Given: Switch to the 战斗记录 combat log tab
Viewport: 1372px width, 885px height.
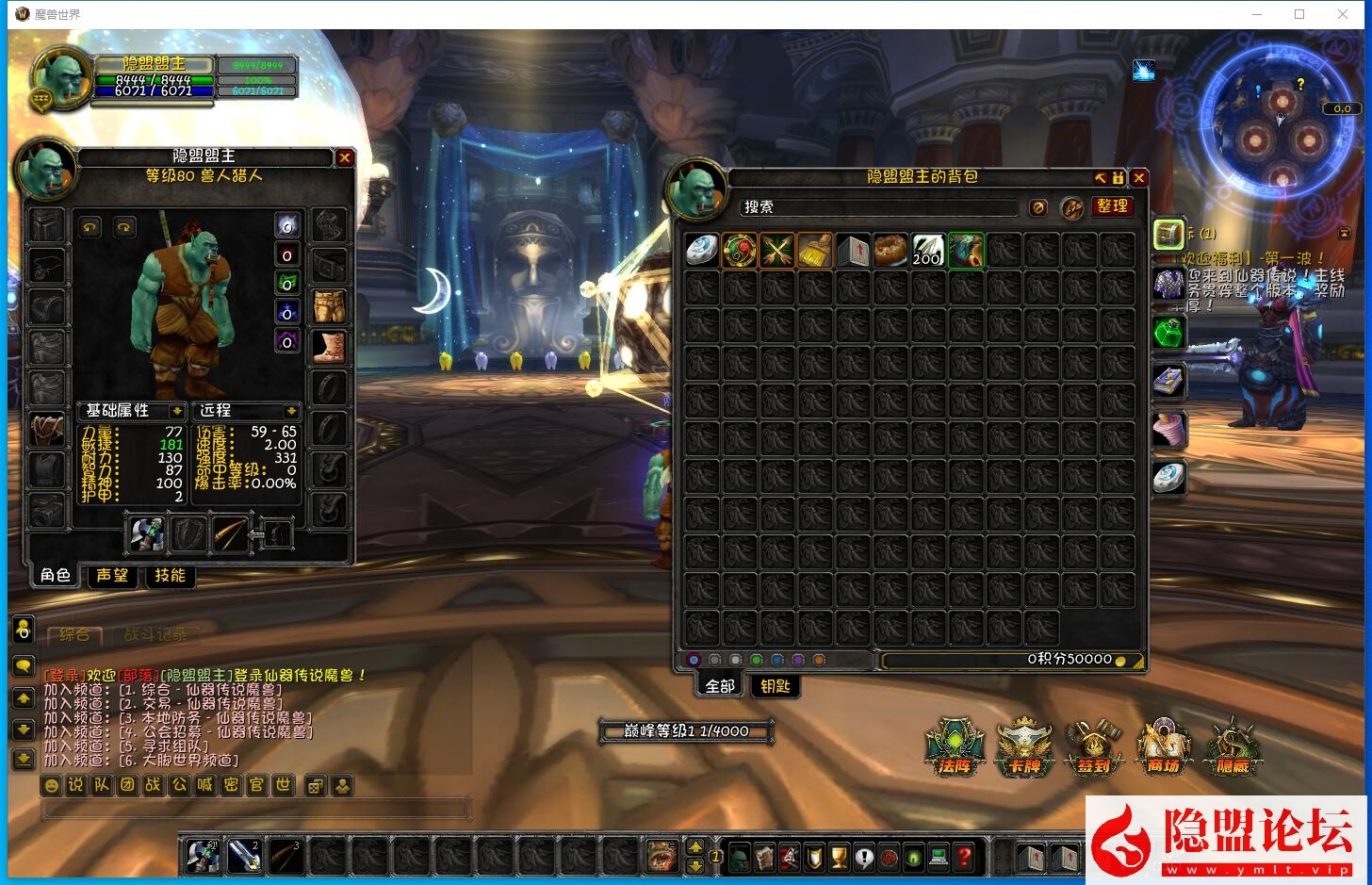Looking at the screenshot, I should tap(155, 634).
